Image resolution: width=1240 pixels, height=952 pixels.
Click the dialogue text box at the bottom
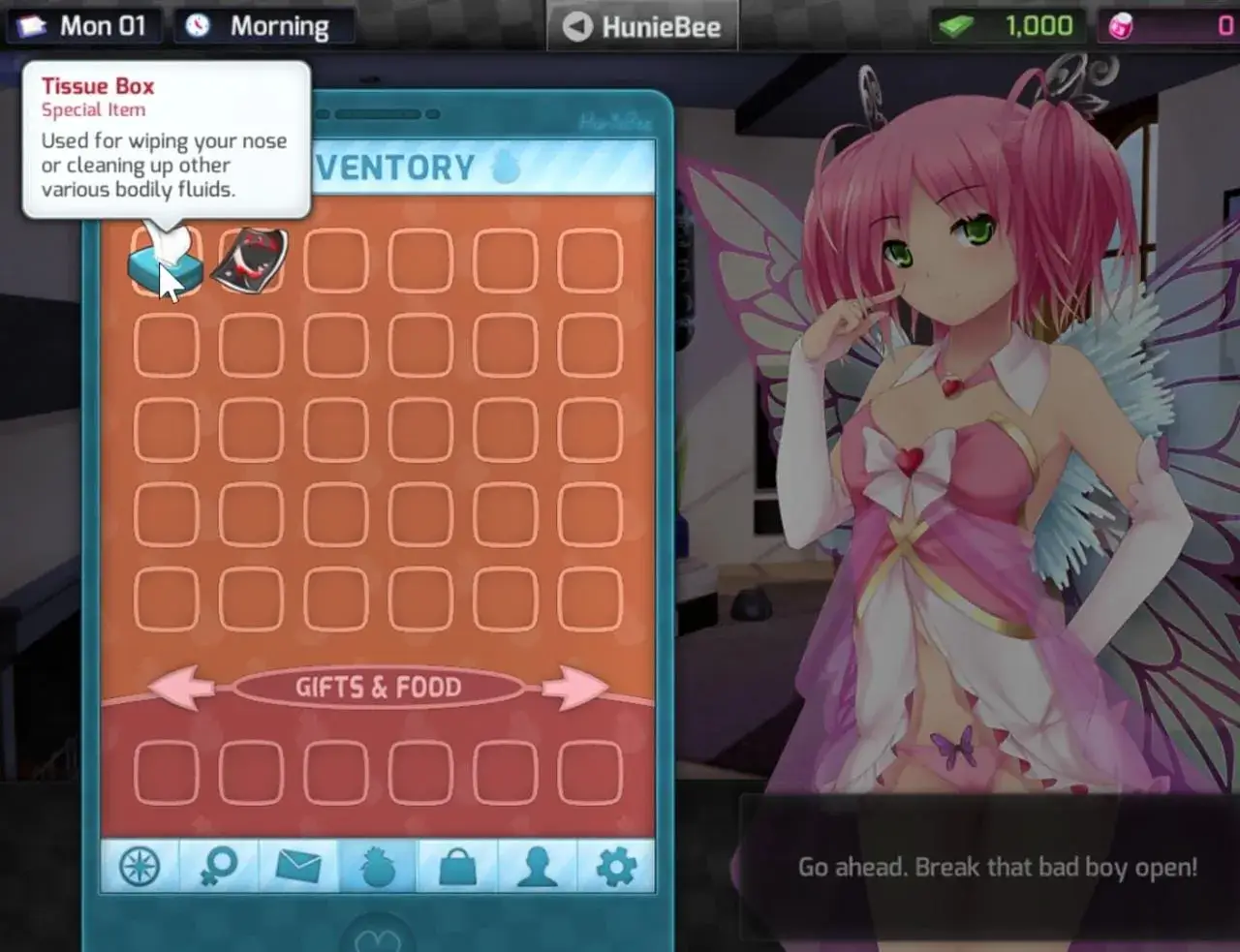998,868
